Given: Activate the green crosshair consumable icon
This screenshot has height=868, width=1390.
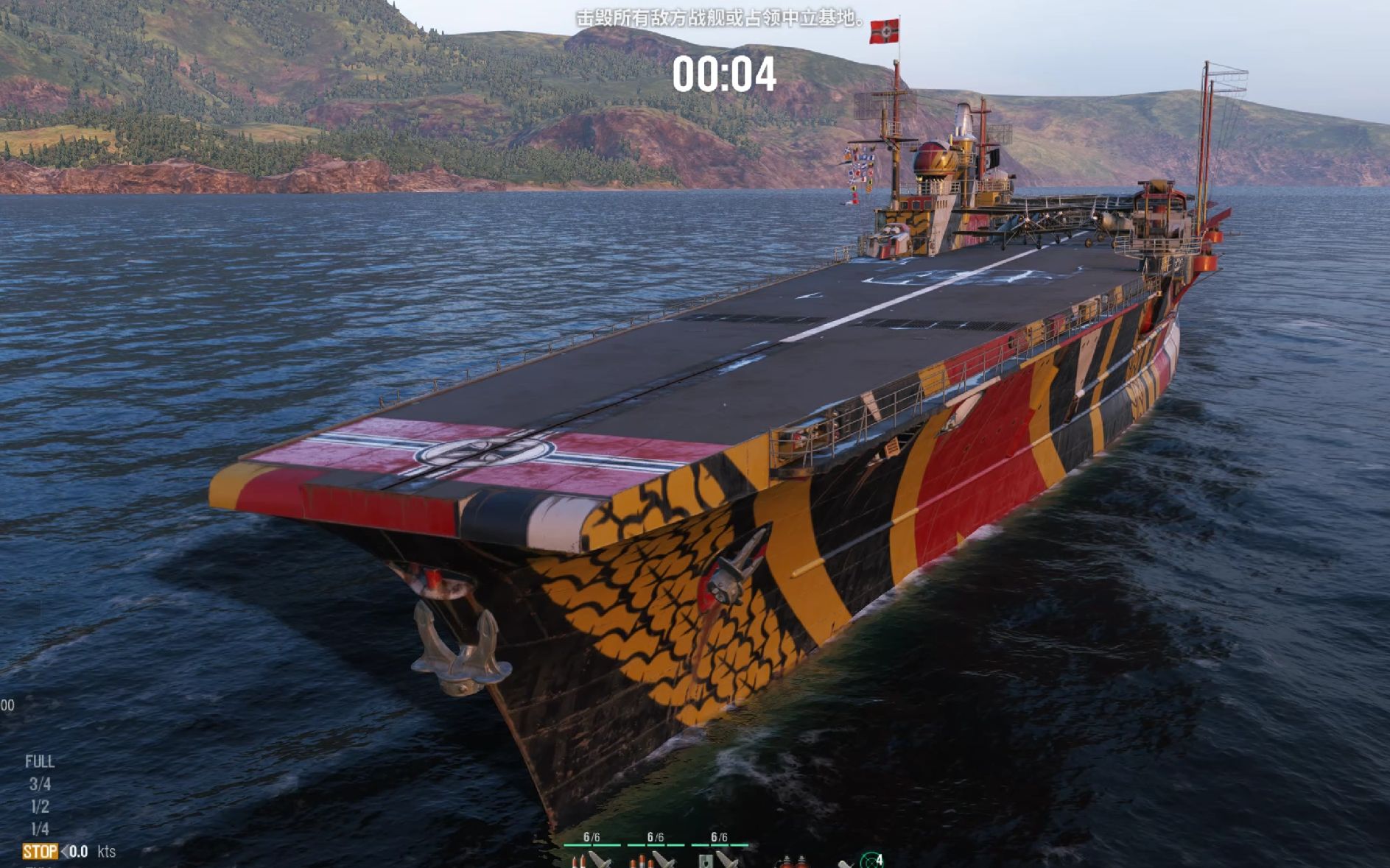Looking at the screenshot, I should click(x=871, y=860).
